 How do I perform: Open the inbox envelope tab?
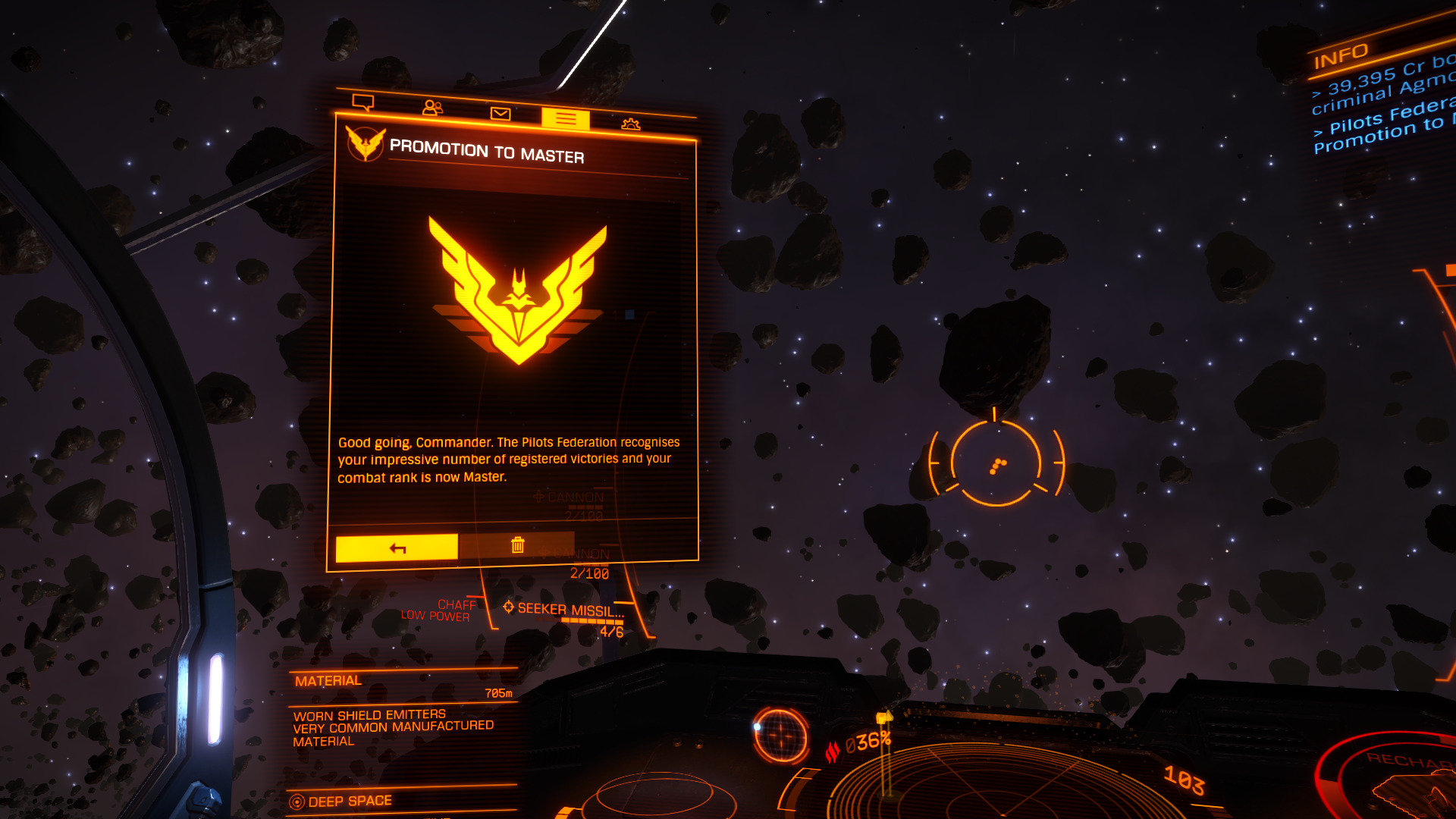point(500,114)
